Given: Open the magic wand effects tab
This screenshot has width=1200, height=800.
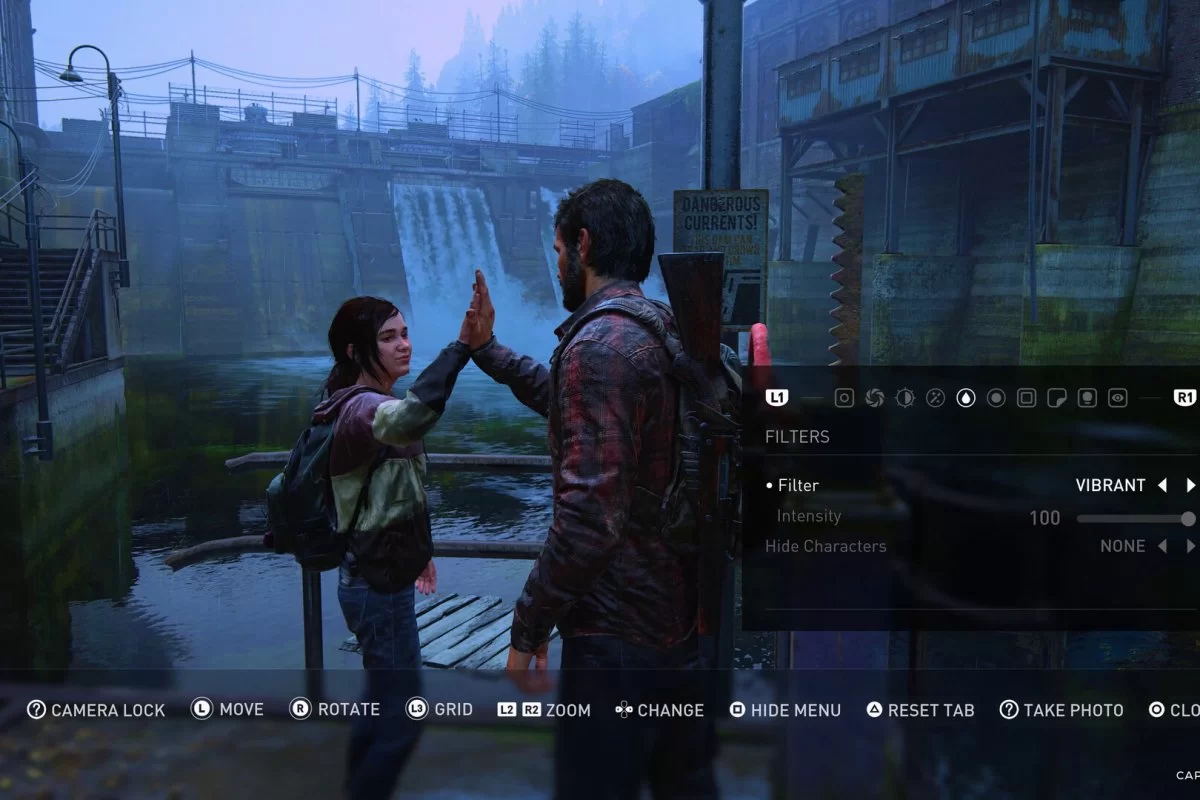Looking at the screenshot, I should (935, 398).
